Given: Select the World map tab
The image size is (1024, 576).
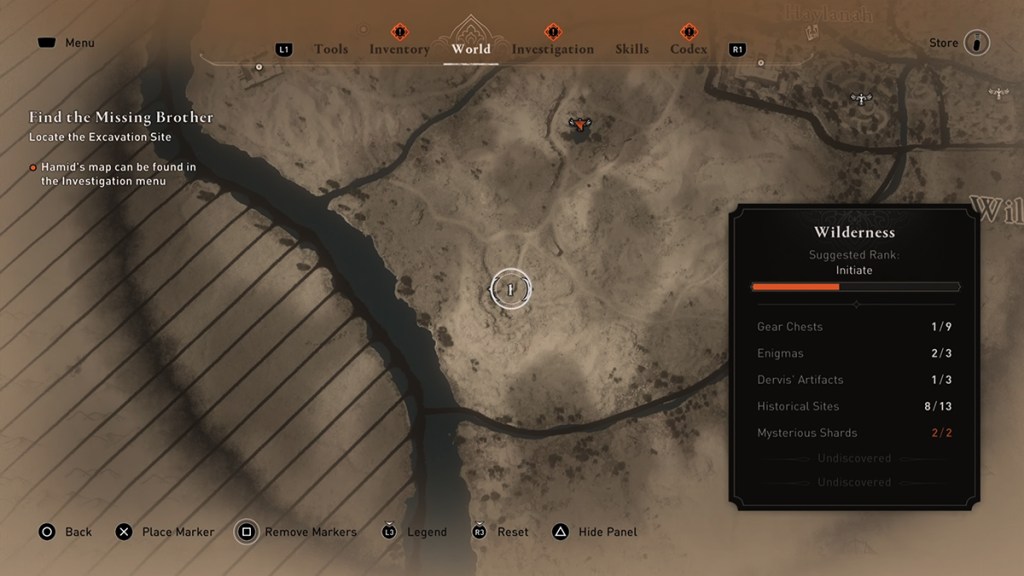Looking at the screenshot, I should pos(471,49).
